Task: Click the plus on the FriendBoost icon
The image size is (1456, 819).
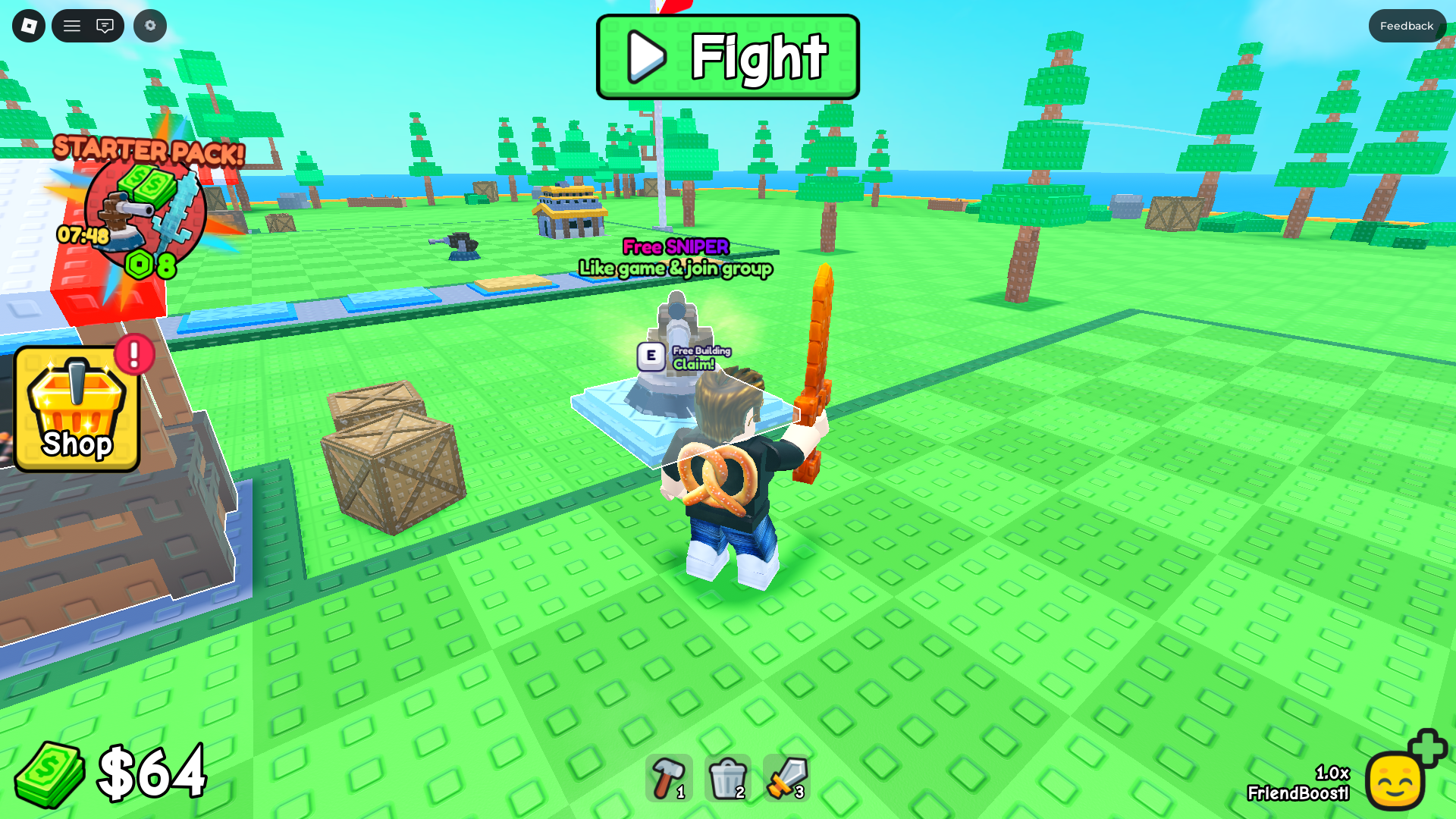Action: (1429, 751)
